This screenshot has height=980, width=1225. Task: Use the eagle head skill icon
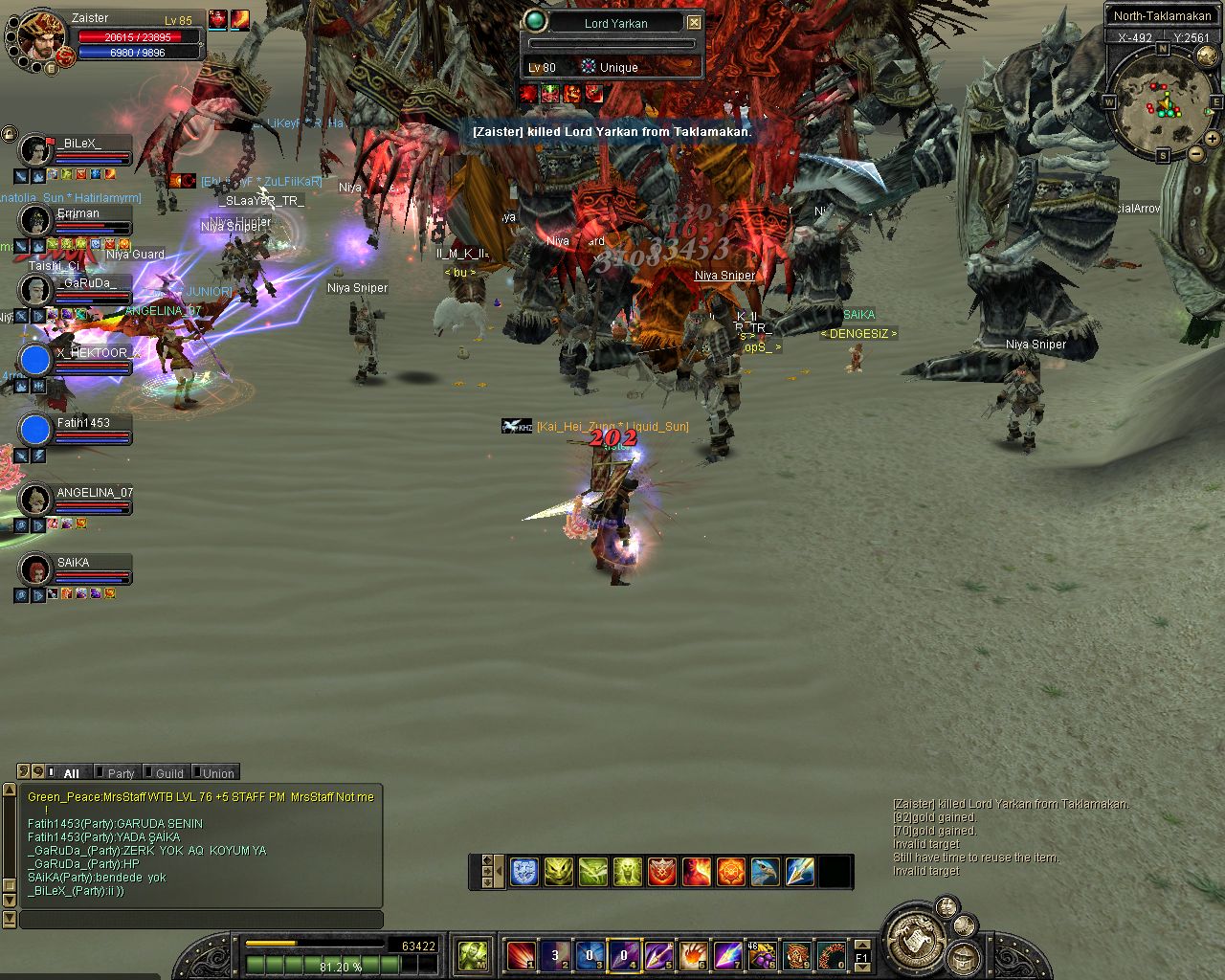pos(765,872)
